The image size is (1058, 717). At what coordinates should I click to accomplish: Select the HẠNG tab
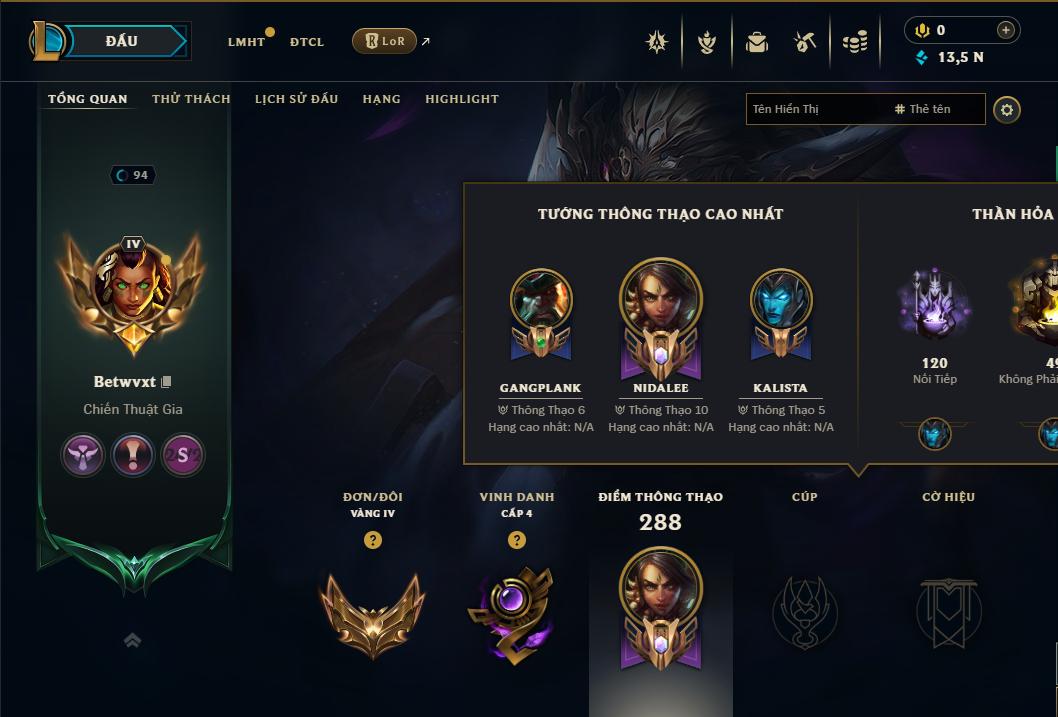point(381,99)
